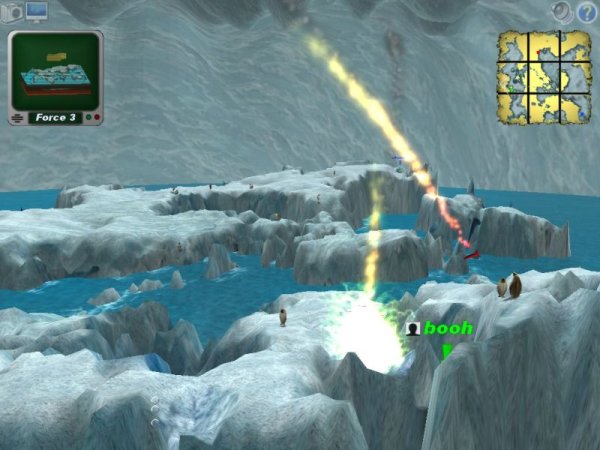This screenshot has height=450, width=600.
Task: Click the red light on the weapon panel
Action: (96, 118)
